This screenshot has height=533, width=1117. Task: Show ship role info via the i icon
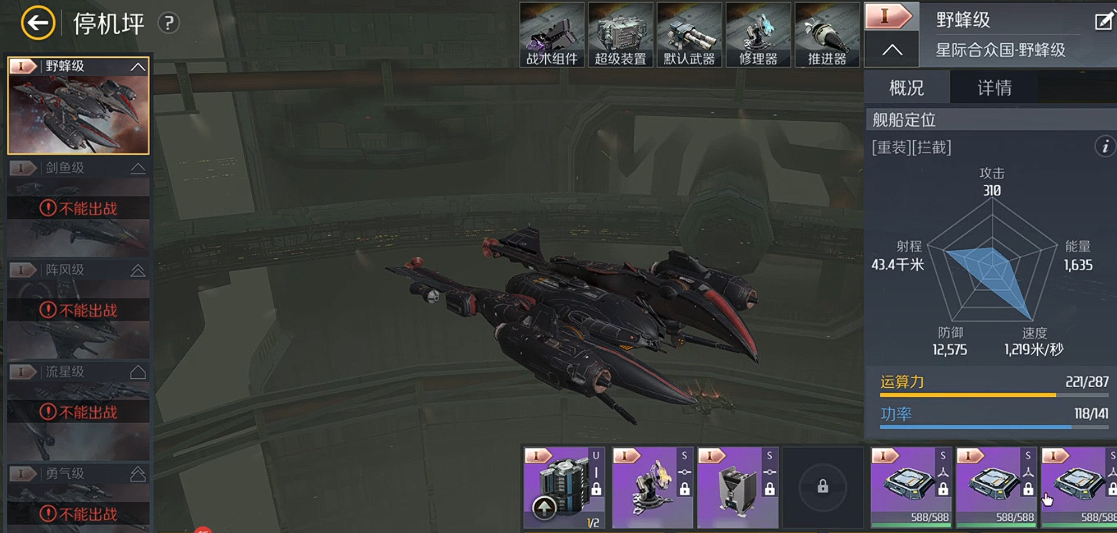point(1104,147)
